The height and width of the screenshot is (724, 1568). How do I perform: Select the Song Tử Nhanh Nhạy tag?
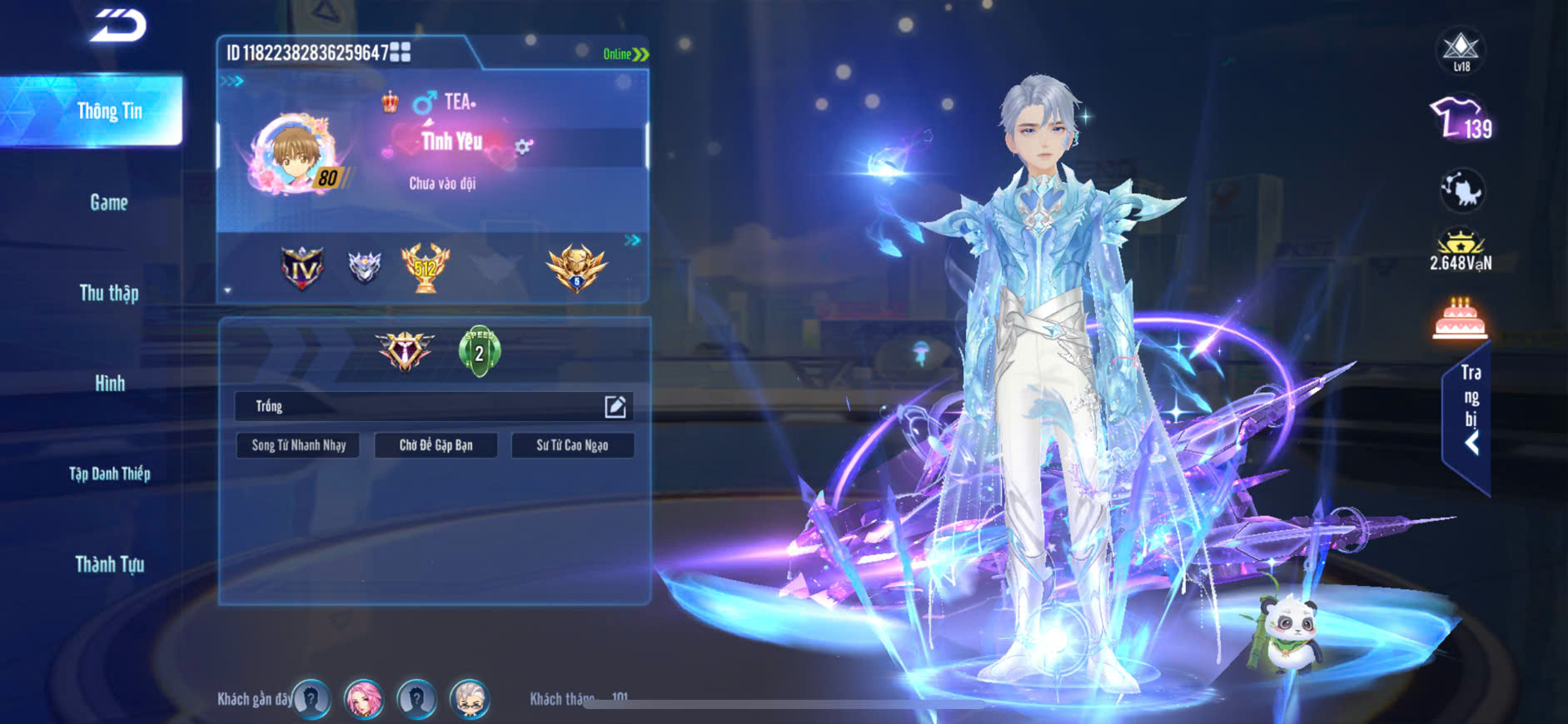click(298, 445)
